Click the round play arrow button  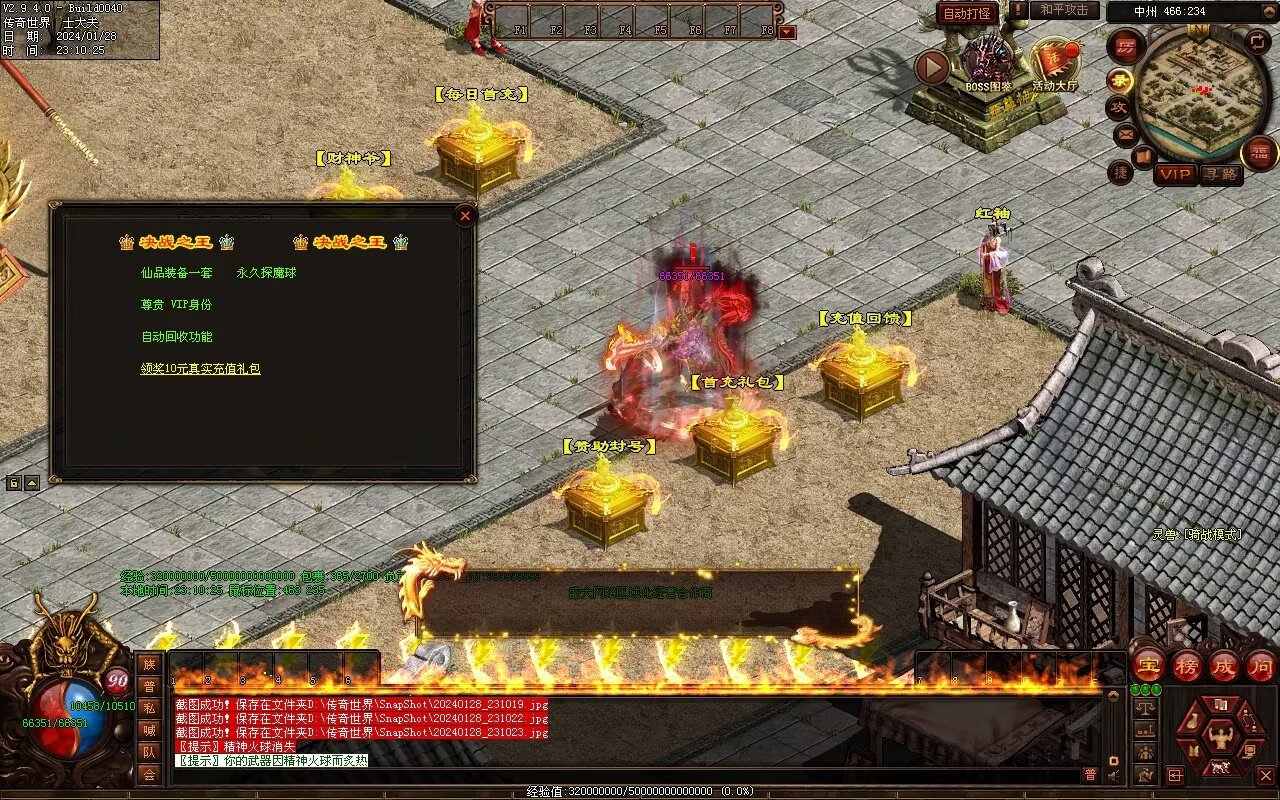(x=932, y=67)
